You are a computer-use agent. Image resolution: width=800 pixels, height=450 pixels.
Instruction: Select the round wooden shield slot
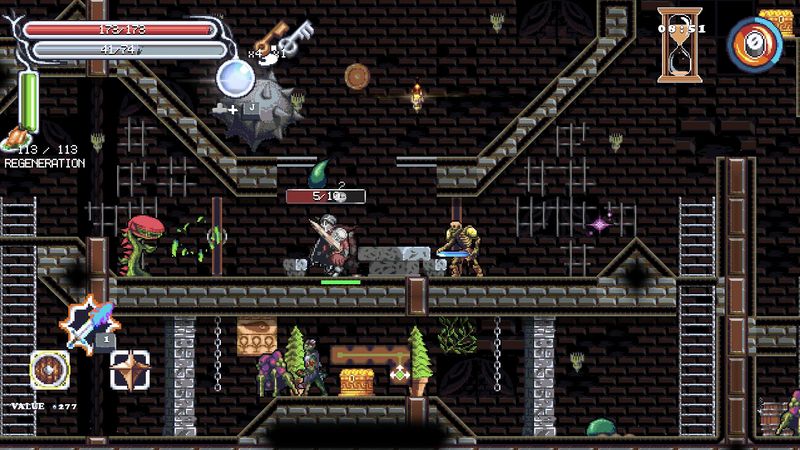click(x=49, y=370)
